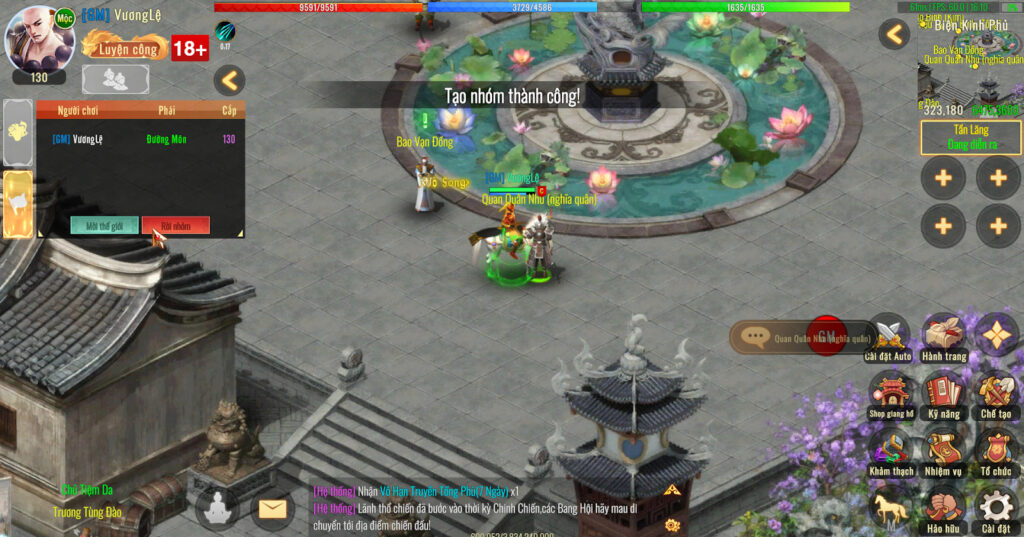The width and height of the screenshot is (1024, 537).
Task: Open the Cài đặt gear settings
Action: pyautogui.click(x=996, y=506)
